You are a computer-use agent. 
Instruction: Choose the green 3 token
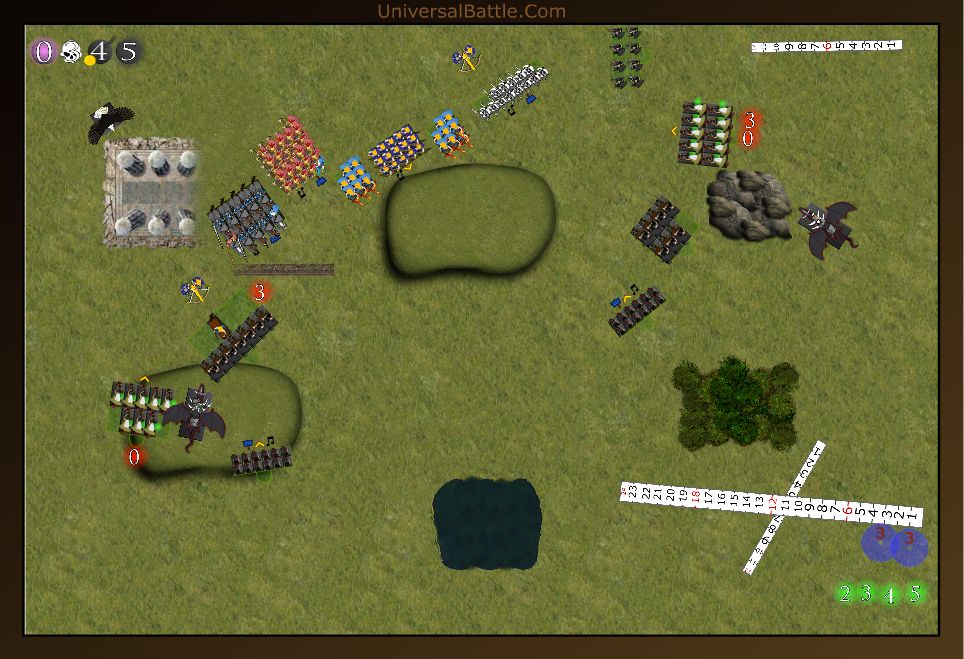click(x=867, y=594)
